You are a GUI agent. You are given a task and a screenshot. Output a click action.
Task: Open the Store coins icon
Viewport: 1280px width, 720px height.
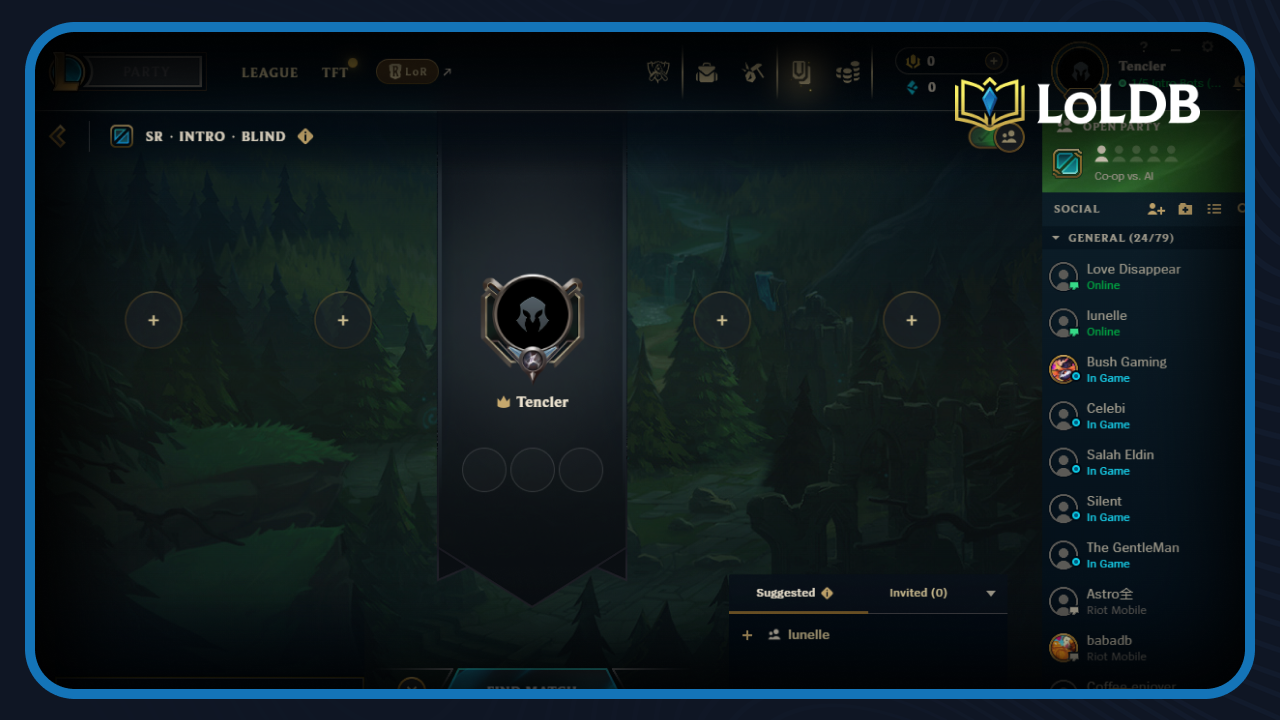point(848,73)
